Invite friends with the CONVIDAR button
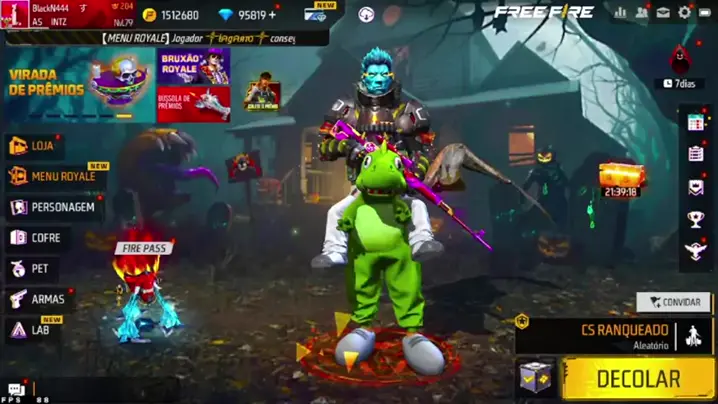 (x=674, y=301)
